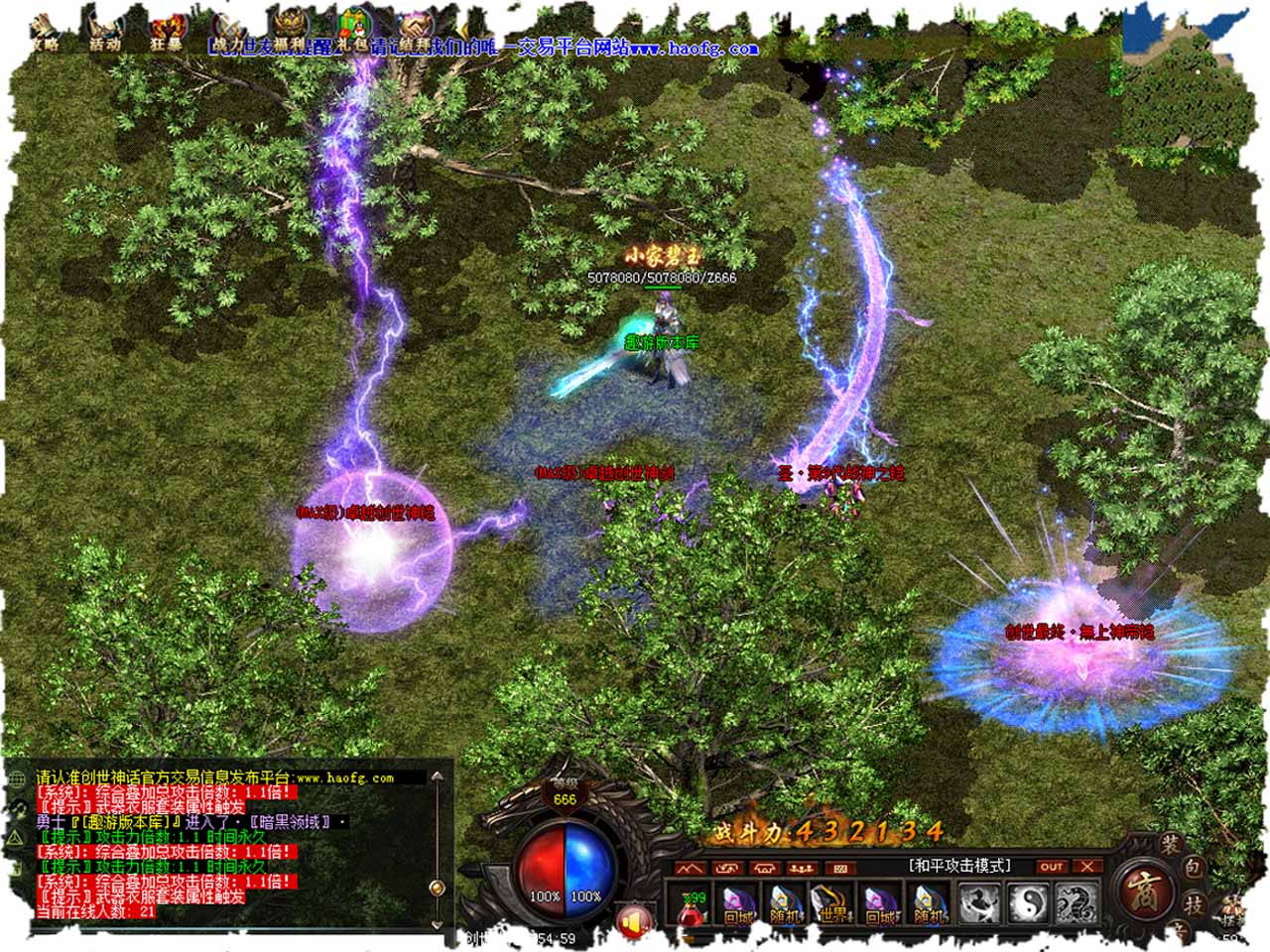
Task: Open the 商 shop round button
Action: [1142, 891]
